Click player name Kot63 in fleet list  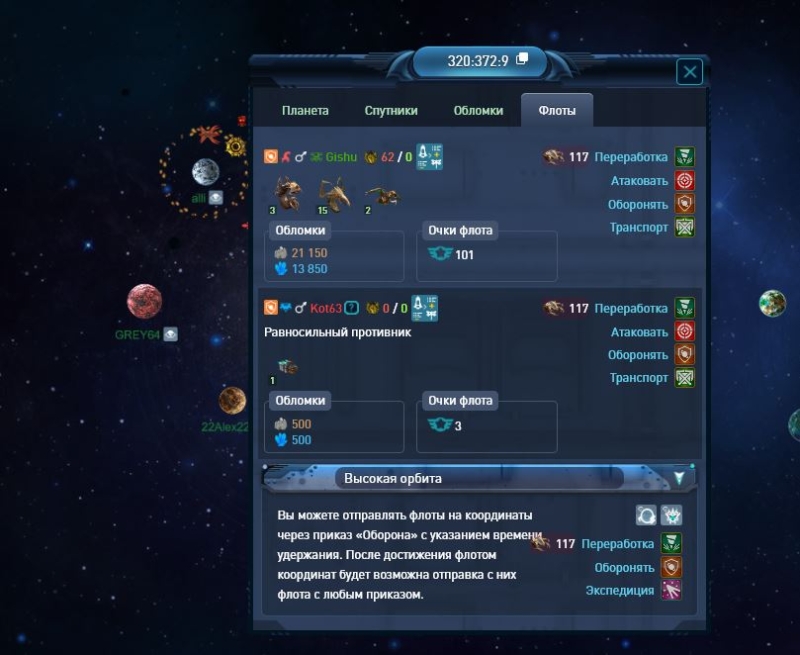[326, 308]
